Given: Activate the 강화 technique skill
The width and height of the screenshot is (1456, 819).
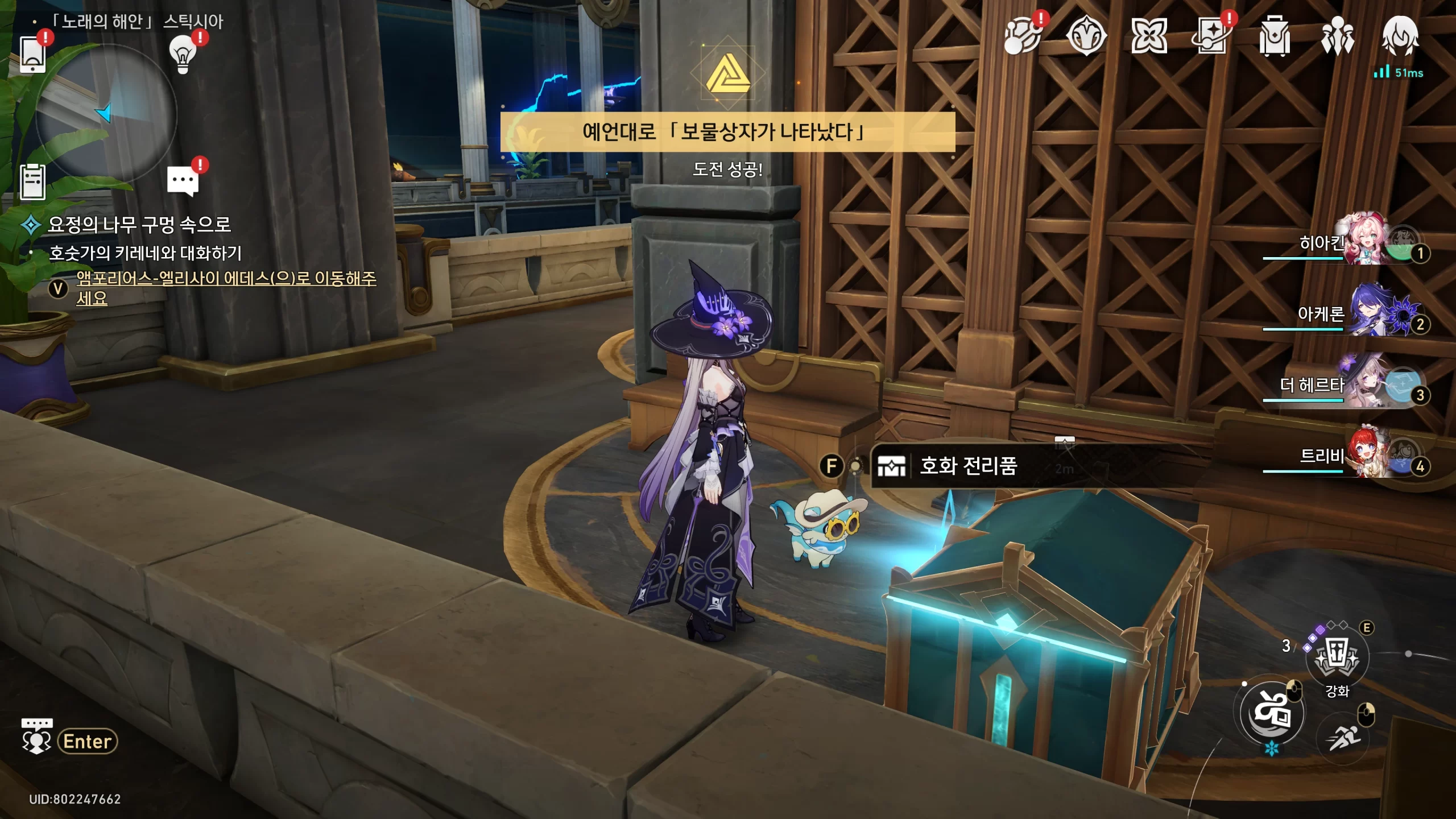Looking at the screenshot, I should tap(1337, 659).
